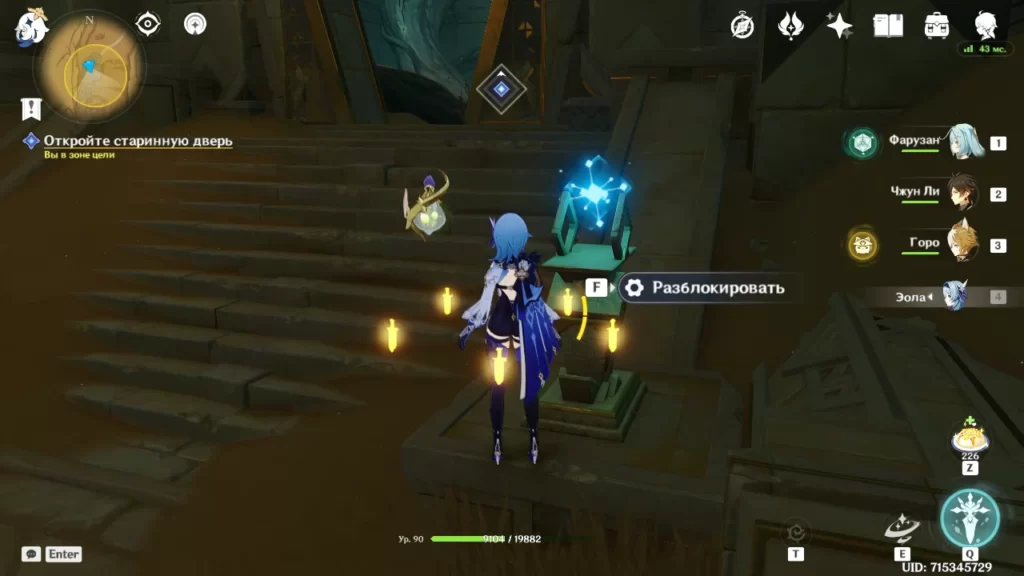Open the character screen head icon
The width and height of the screenshot is (1024, 576).
tap(985, 26)
